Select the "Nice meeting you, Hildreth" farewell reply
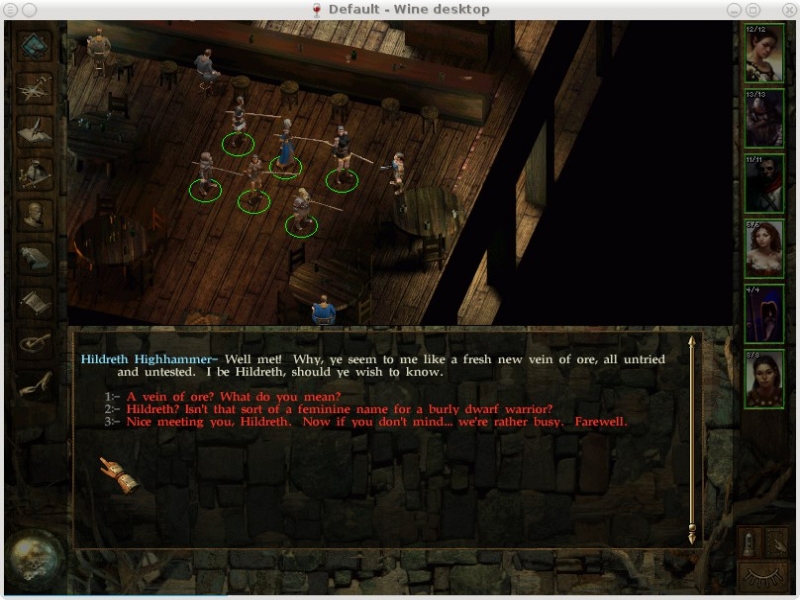 pos(376,421)
